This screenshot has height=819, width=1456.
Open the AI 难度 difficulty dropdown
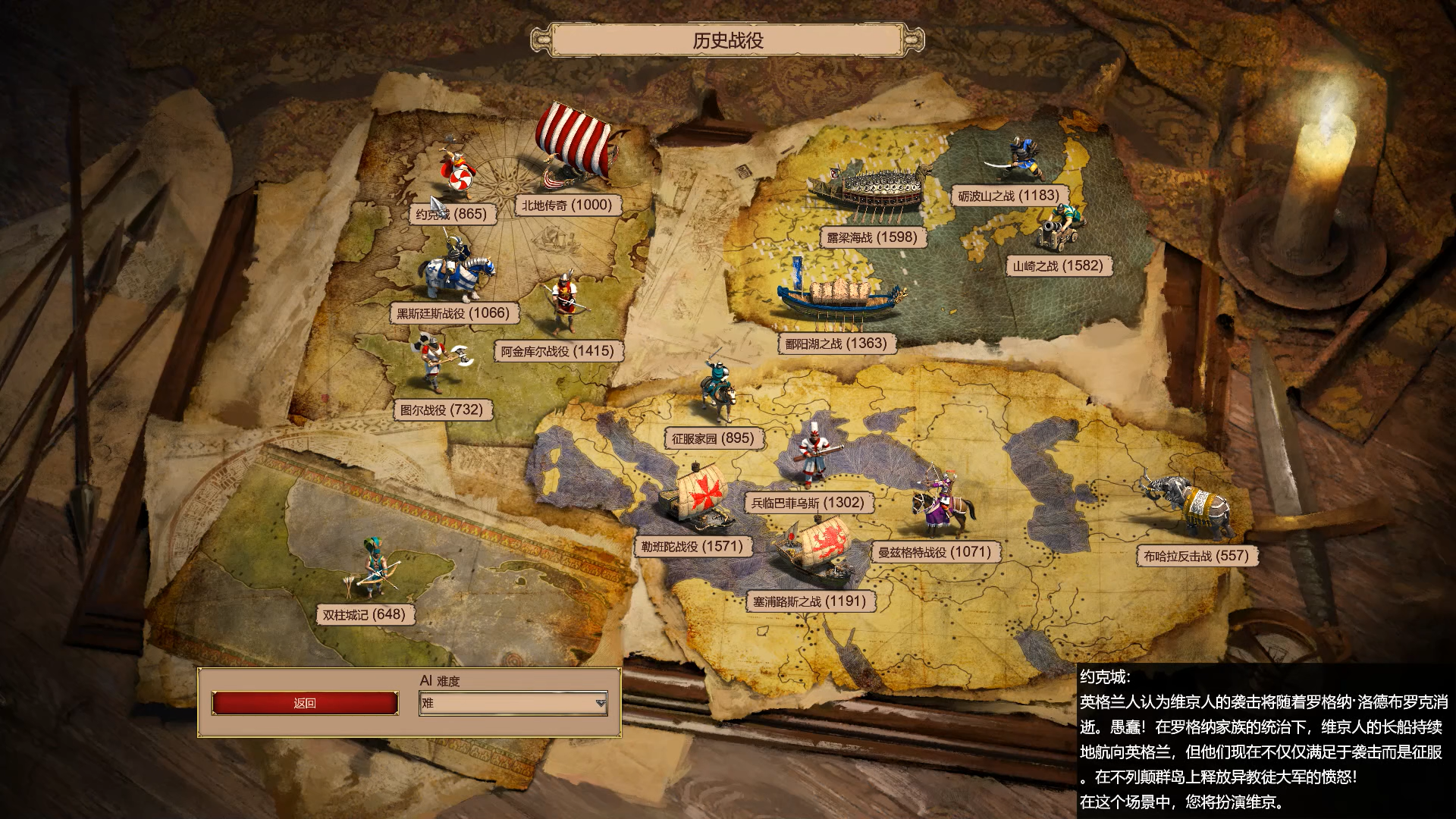tap(513, 703)
